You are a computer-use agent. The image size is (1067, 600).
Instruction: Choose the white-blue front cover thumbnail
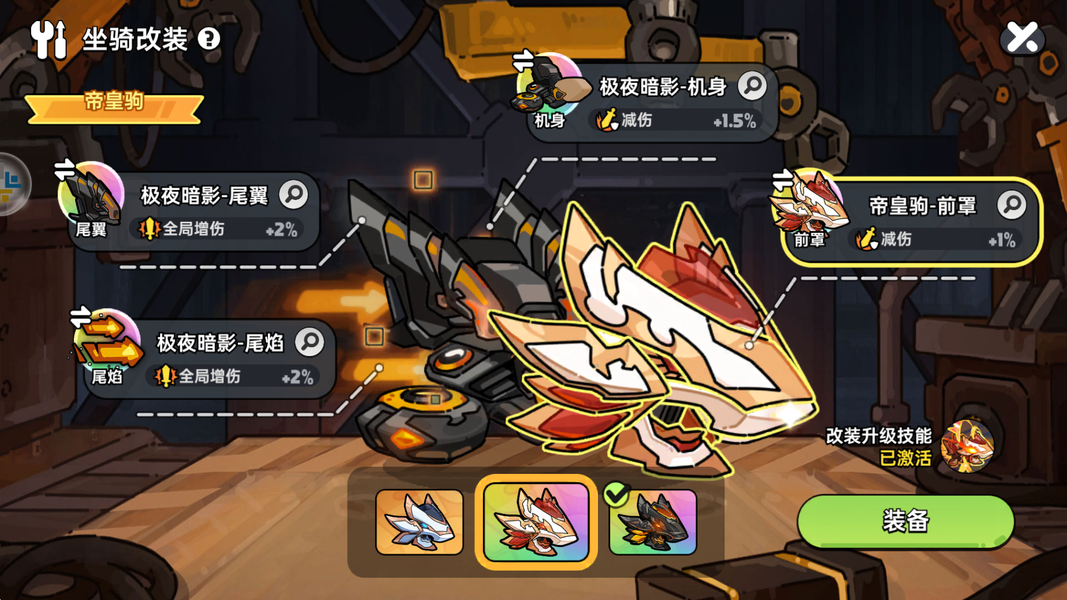pos(419,522)
